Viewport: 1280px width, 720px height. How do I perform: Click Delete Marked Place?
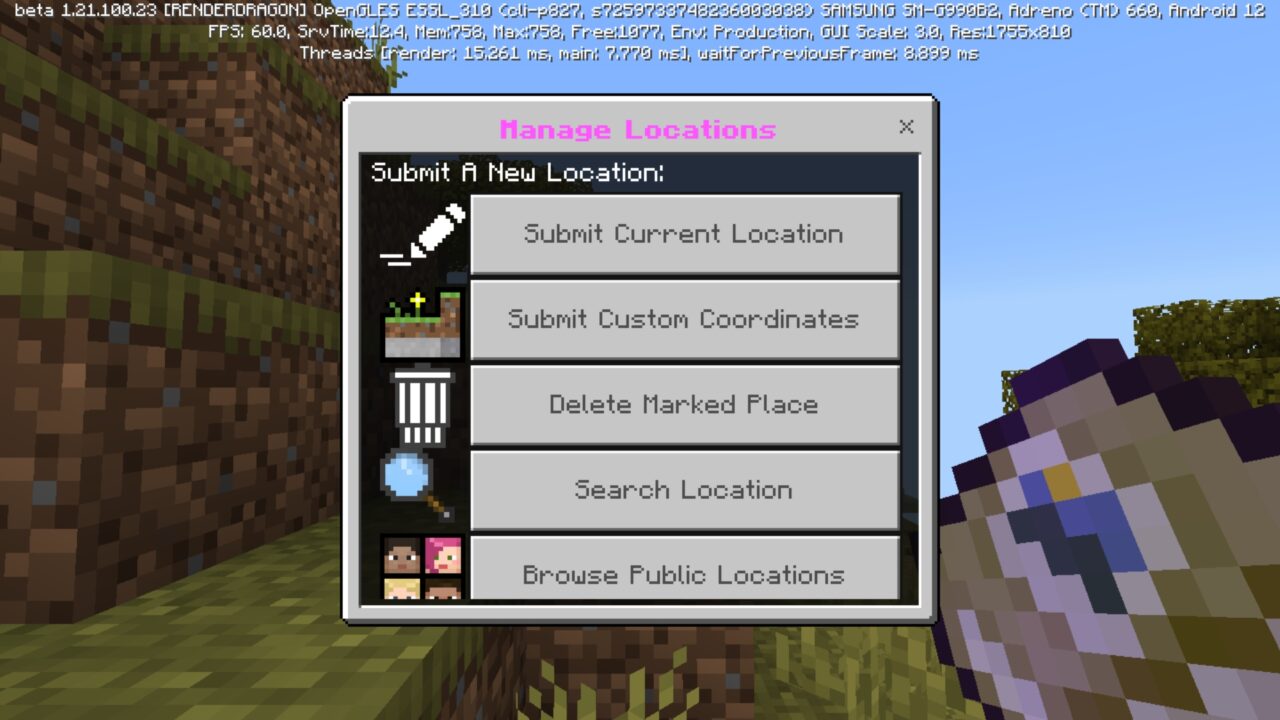(684, 404)
